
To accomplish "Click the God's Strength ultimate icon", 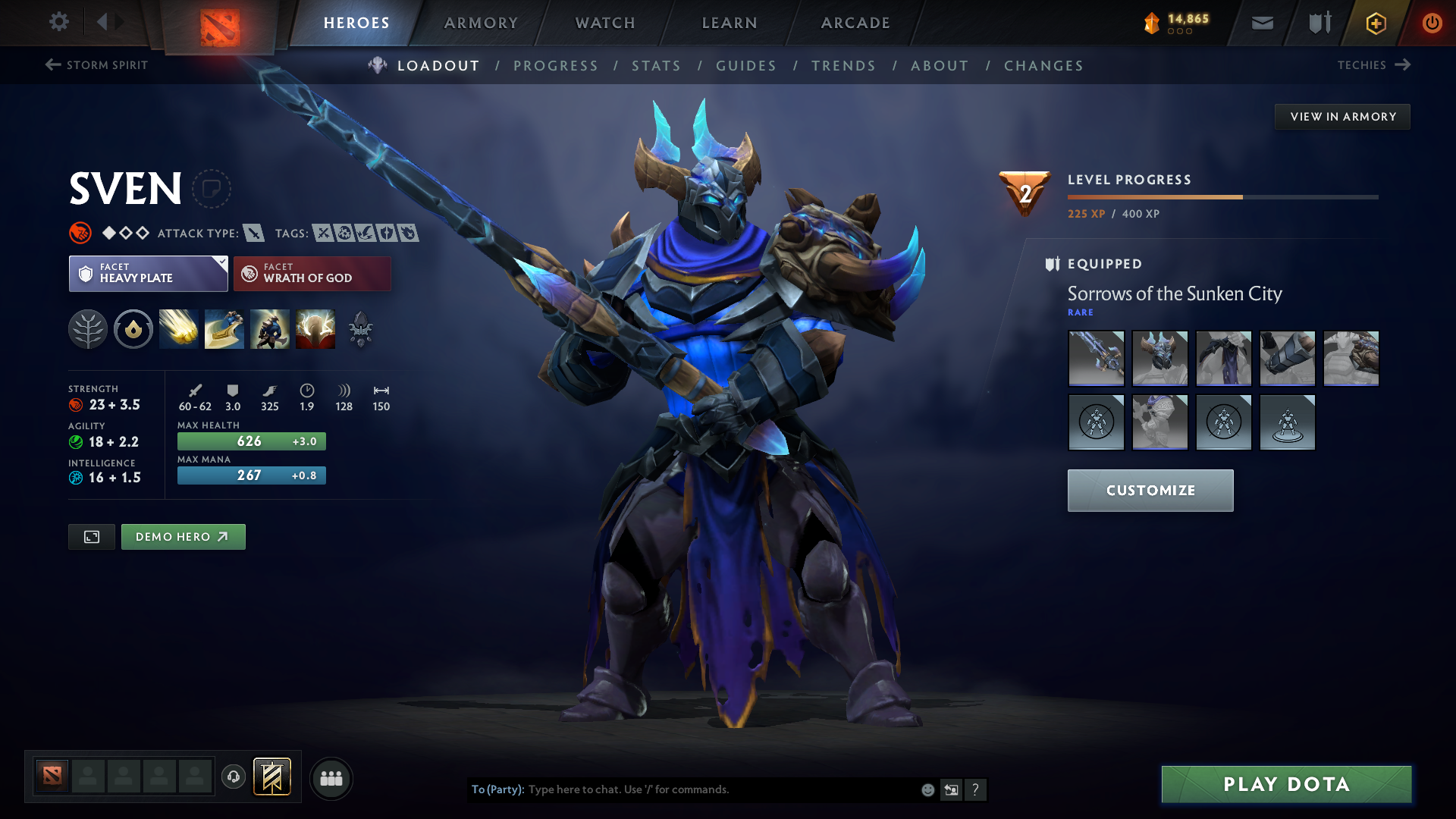I will pos(315,328).
